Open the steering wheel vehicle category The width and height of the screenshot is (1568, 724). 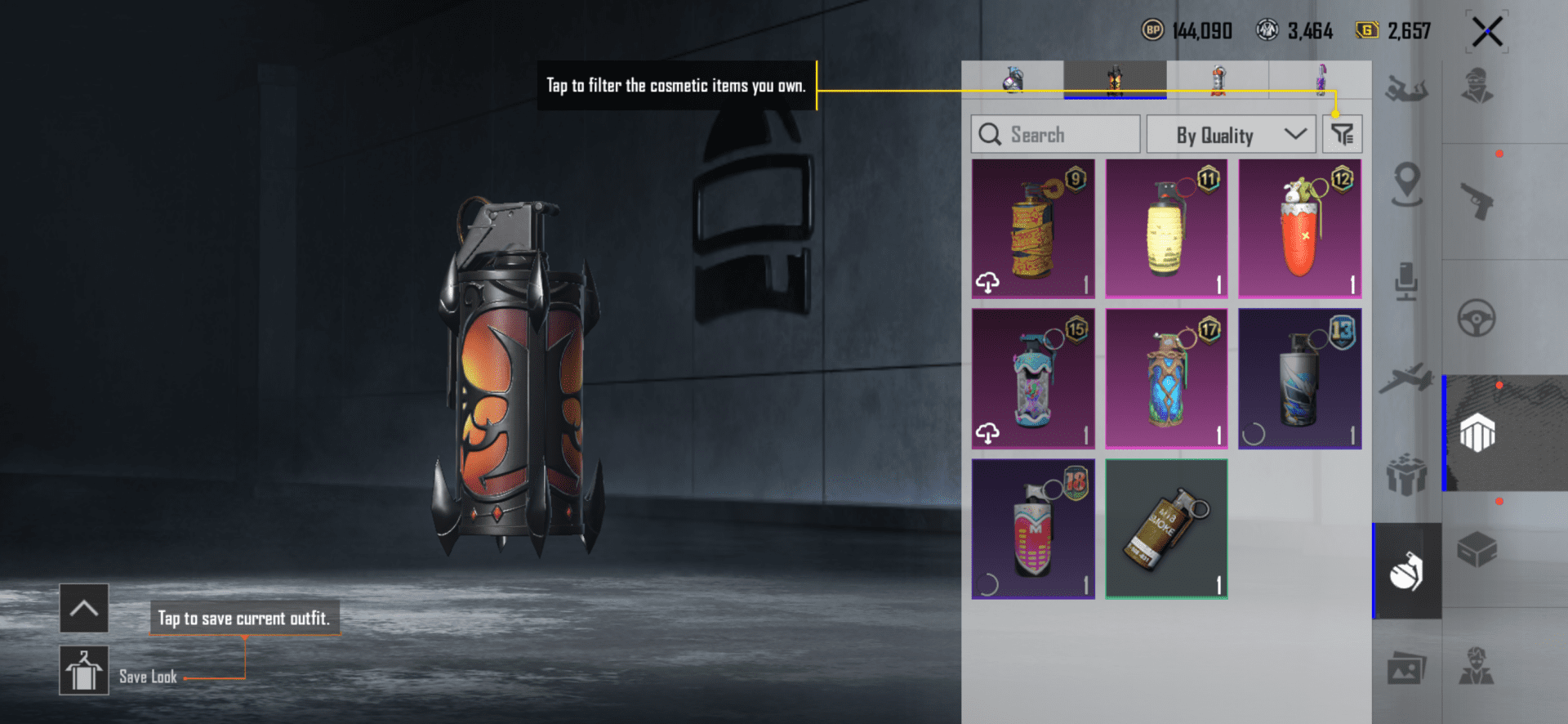pos(1477,318)
